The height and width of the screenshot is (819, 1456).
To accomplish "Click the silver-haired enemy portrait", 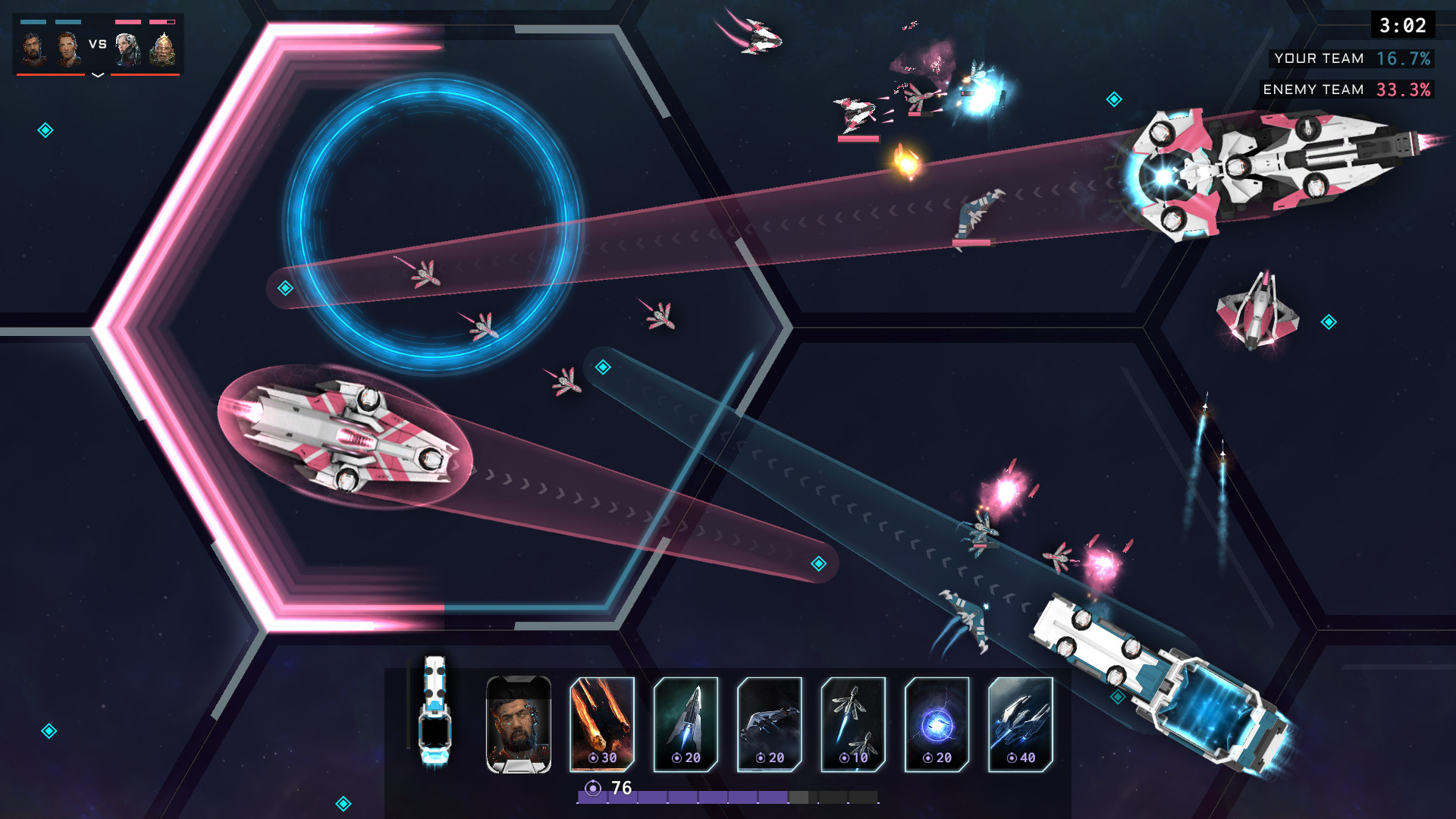I will [x=127, y=49].
